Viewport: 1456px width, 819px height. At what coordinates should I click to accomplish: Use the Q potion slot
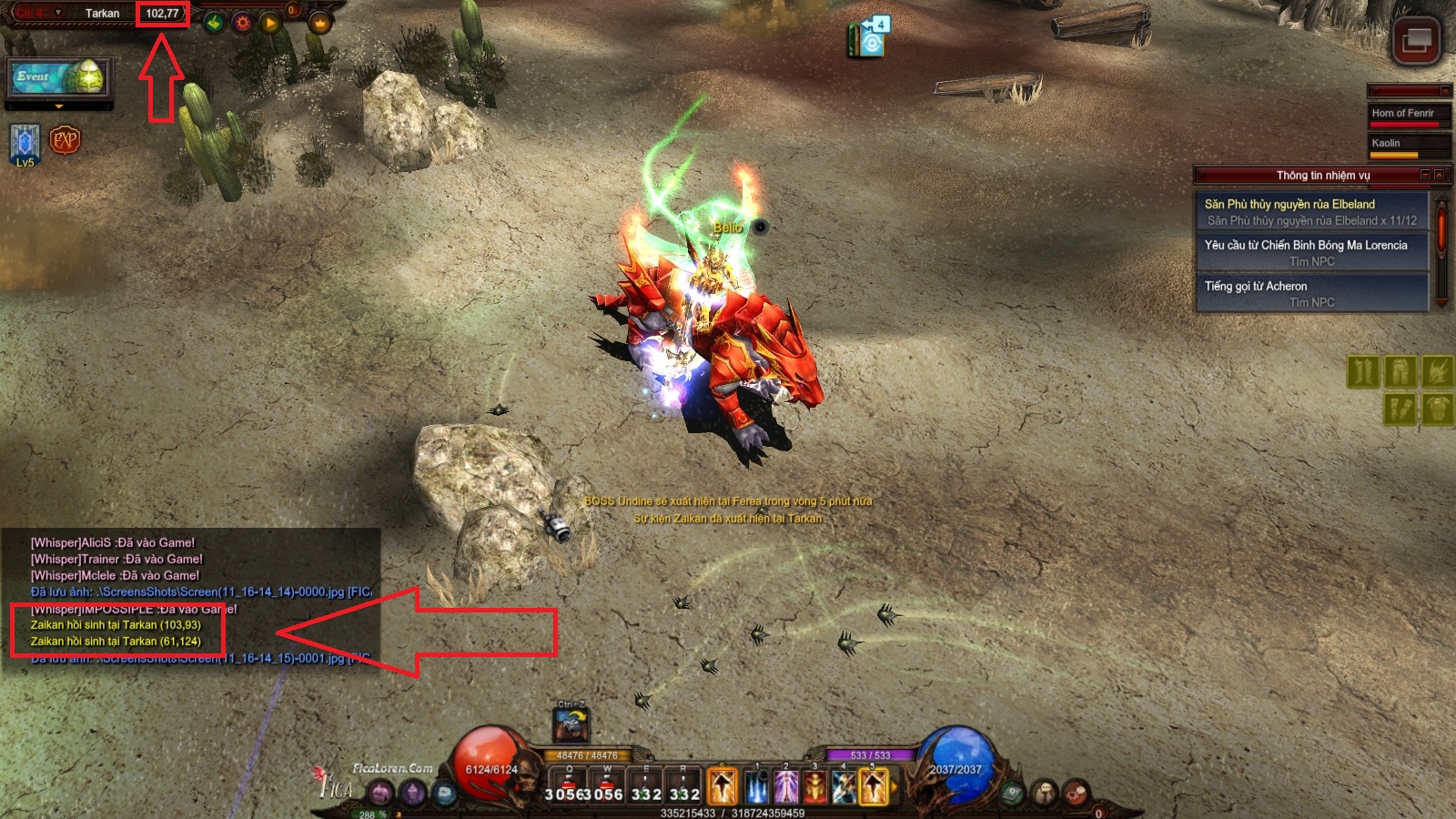(570, 784)
